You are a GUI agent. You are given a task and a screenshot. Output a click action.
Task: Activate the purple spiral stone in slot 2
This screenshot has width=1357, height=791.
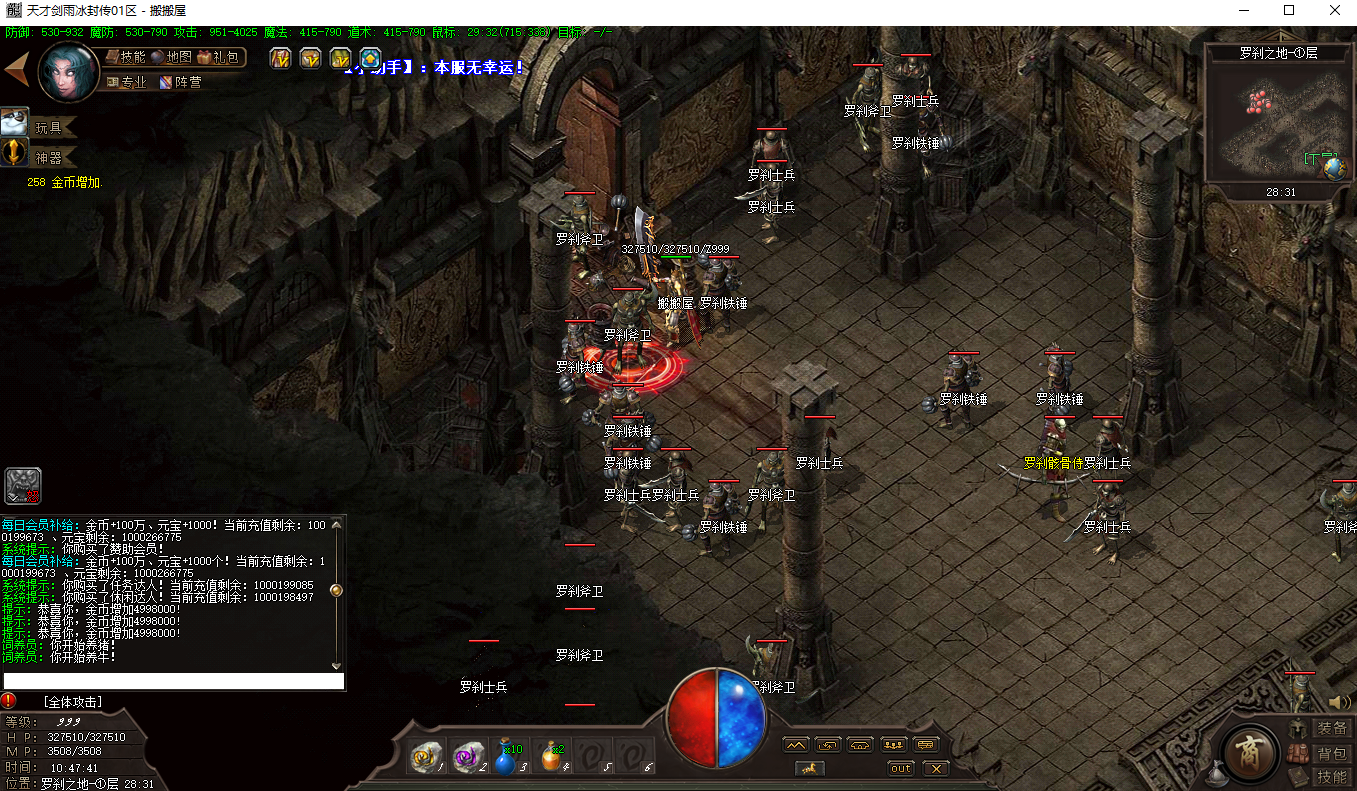(468, 759)
